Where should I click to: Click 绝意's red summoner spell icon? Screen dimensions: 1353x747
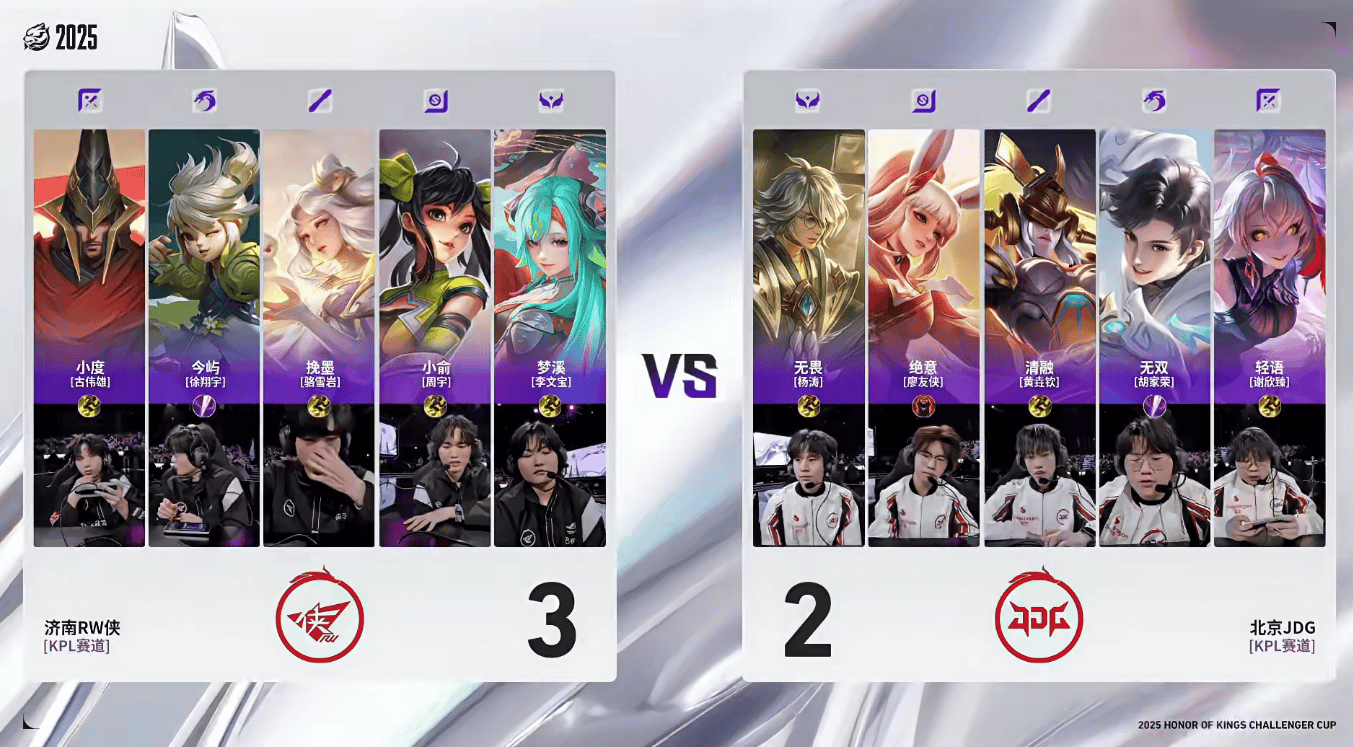tap(924, 405)
